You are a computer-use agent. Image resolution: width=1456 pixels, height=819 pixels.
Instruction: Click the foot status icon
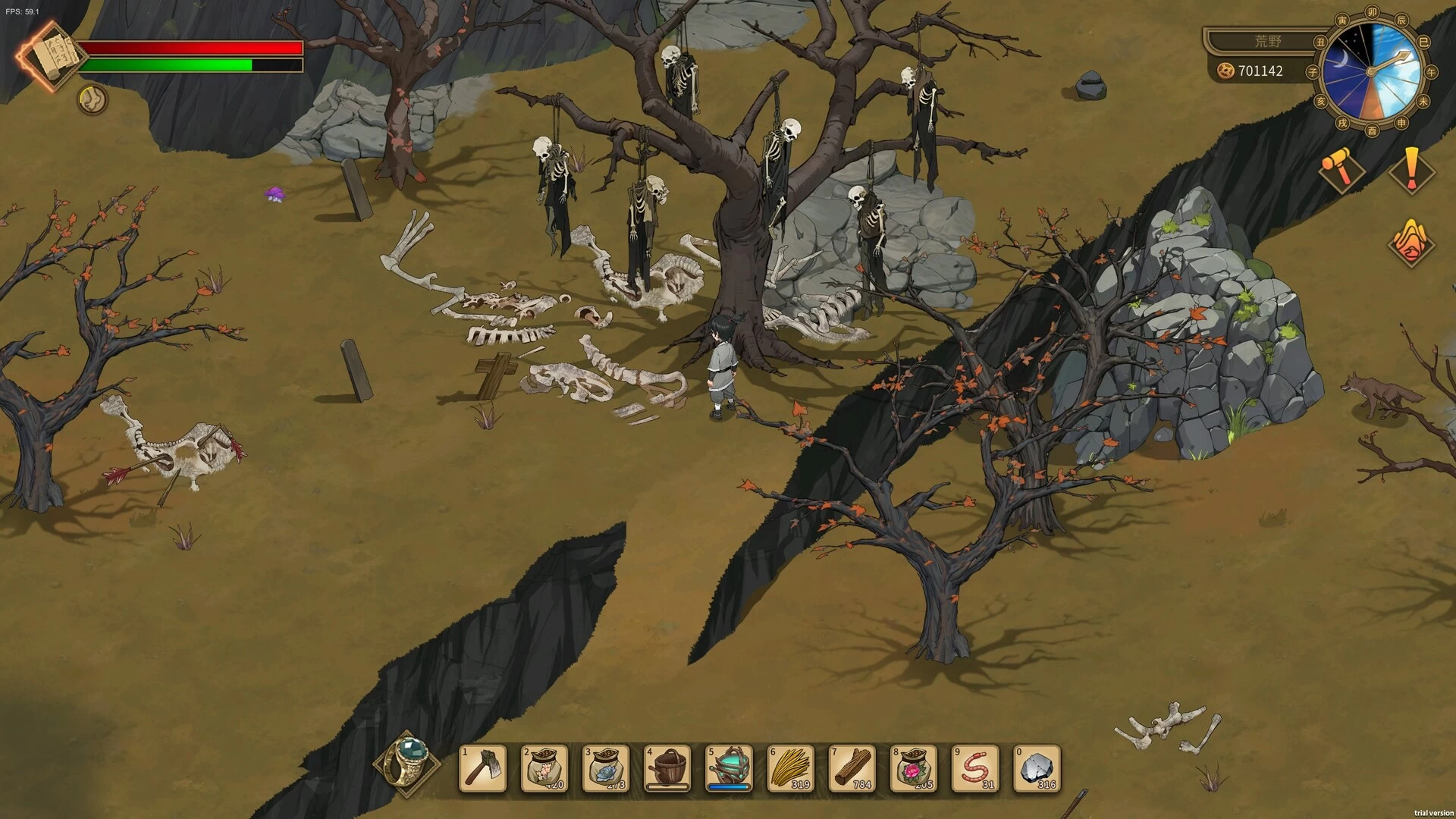pyautogui.click(x=93, y=99)
